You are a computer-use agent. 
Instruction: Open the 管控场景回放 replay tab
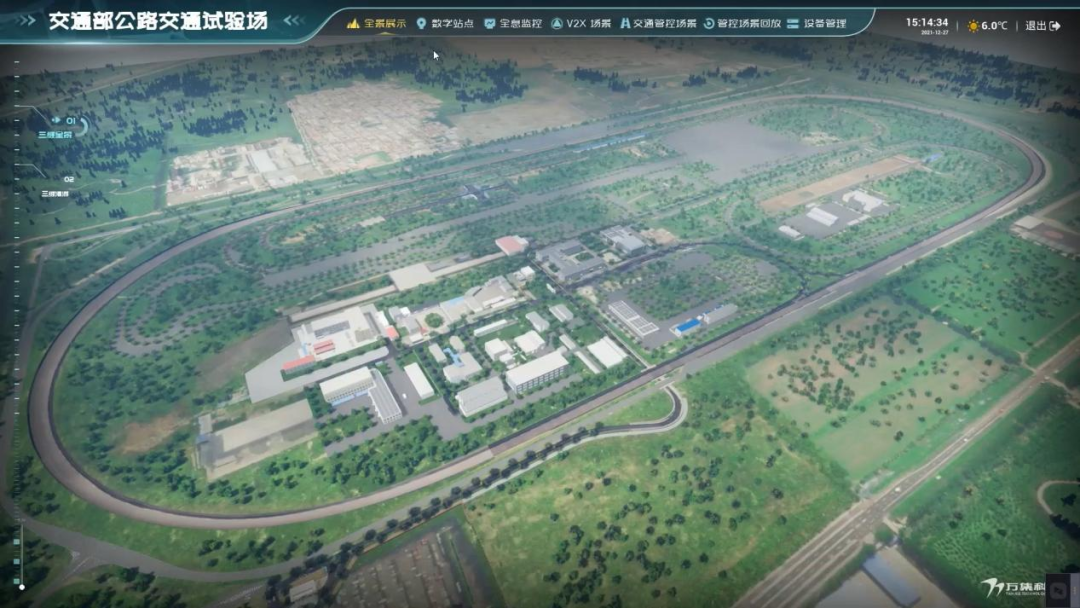(741, 23)
